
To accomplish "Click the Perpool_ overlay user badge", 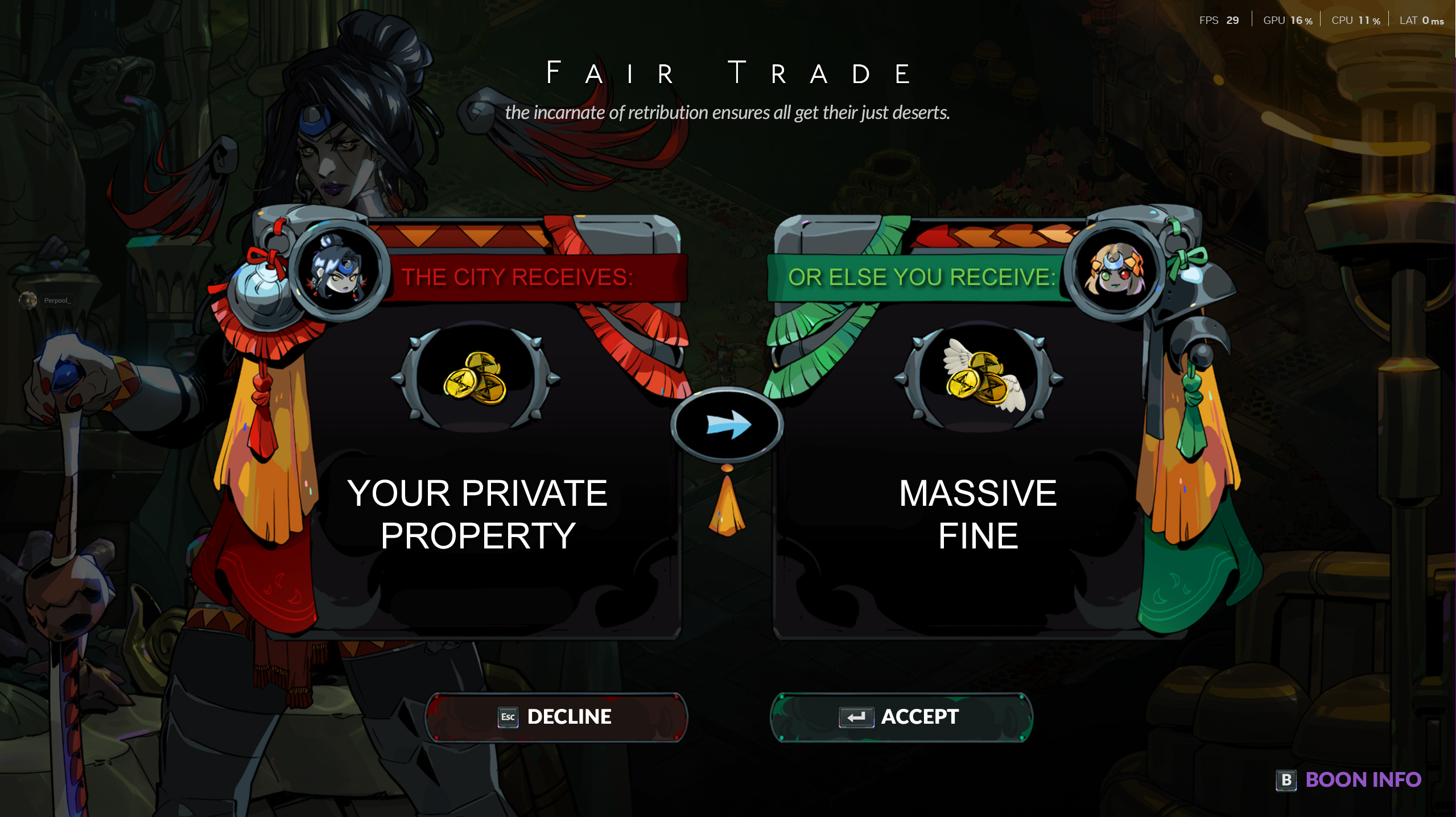I will coord(46,300).
